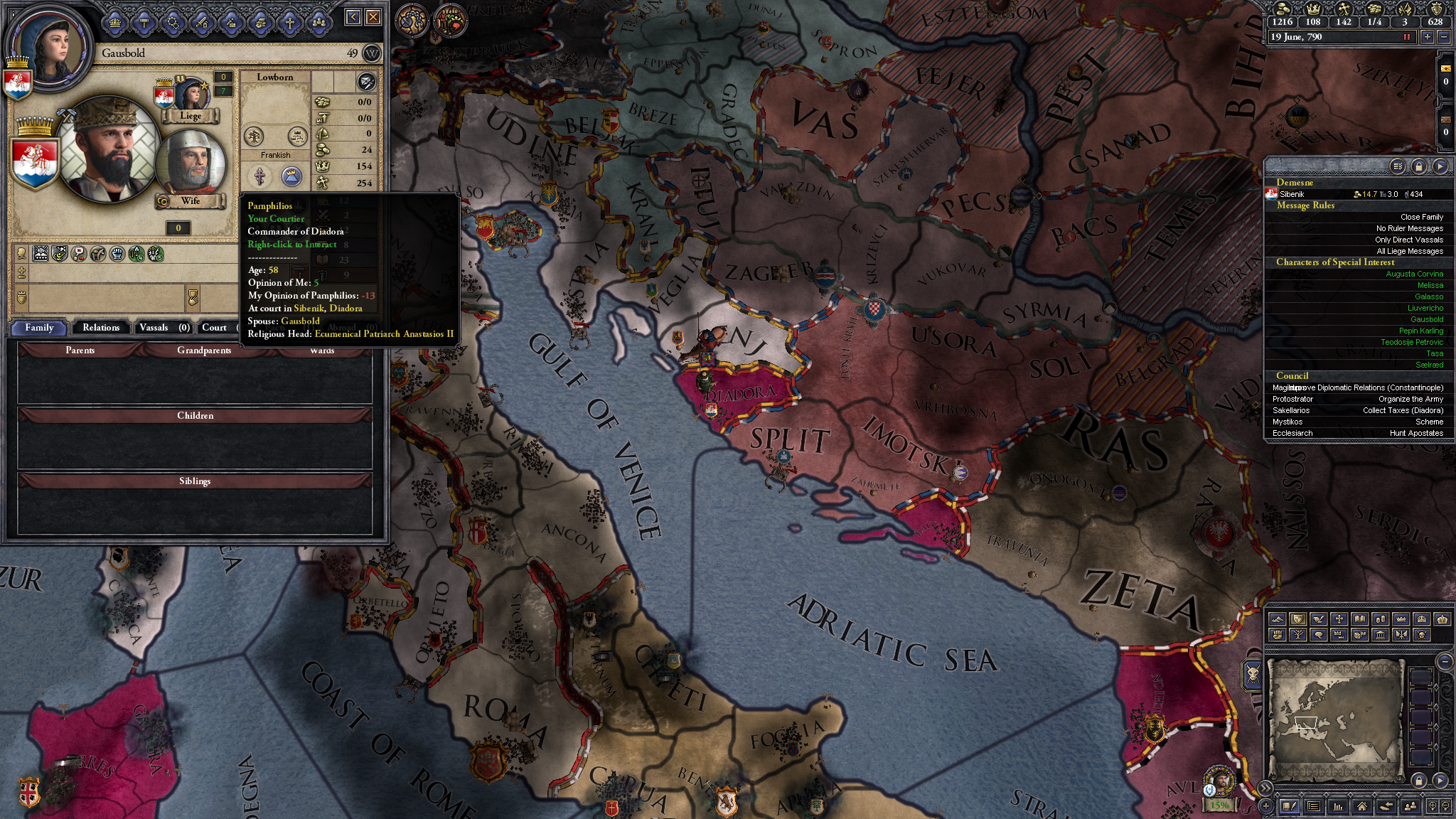This screenshot has height=819, width=1456.
Task: Switch to the Relations tab
Action: tap(101, 327)
